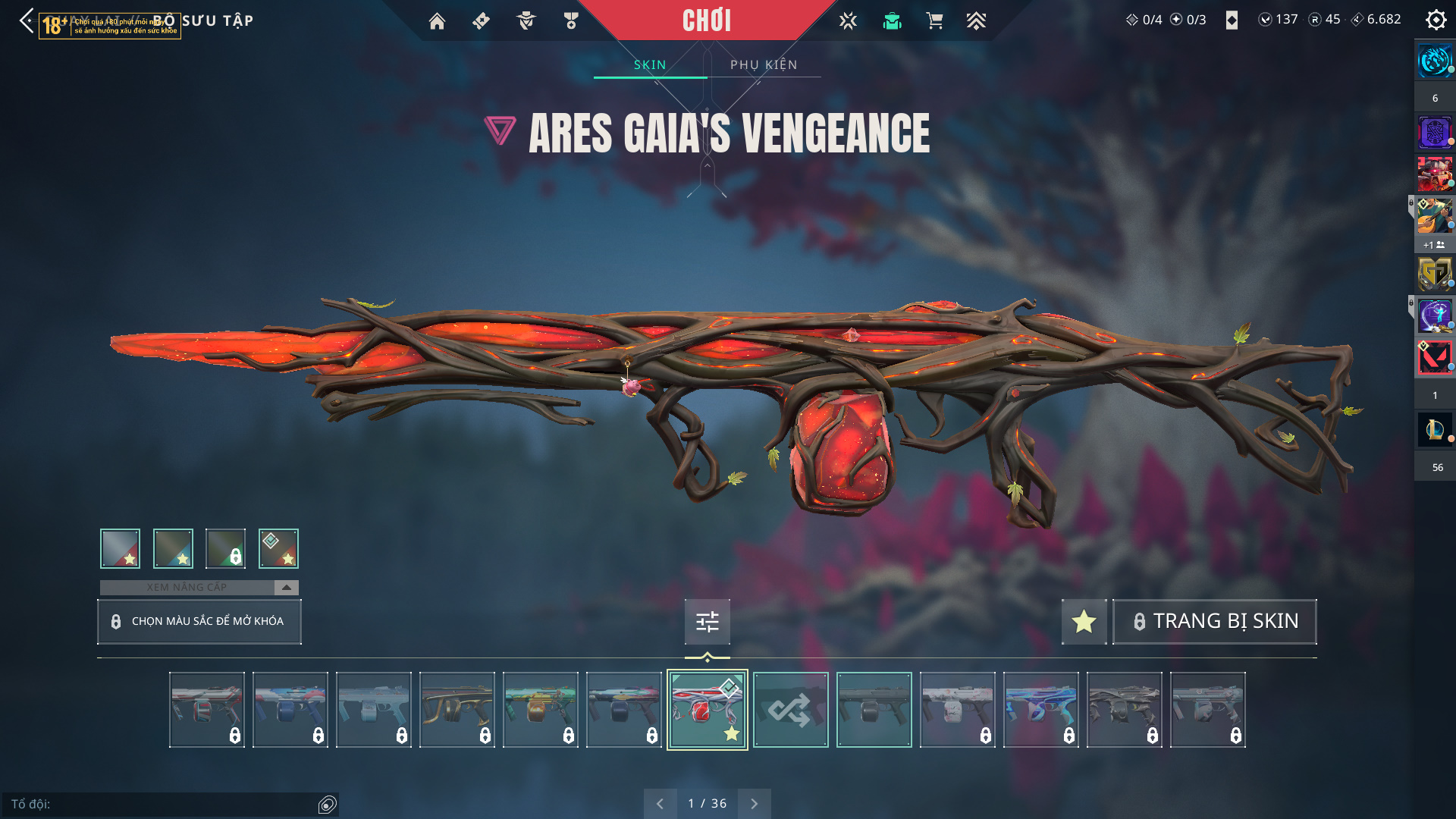The height and width of the screenshot is (819, 1456).
Task: Choose the highlighted Gaia's Vengeance skin thumbnail
Action: [707, 710]
